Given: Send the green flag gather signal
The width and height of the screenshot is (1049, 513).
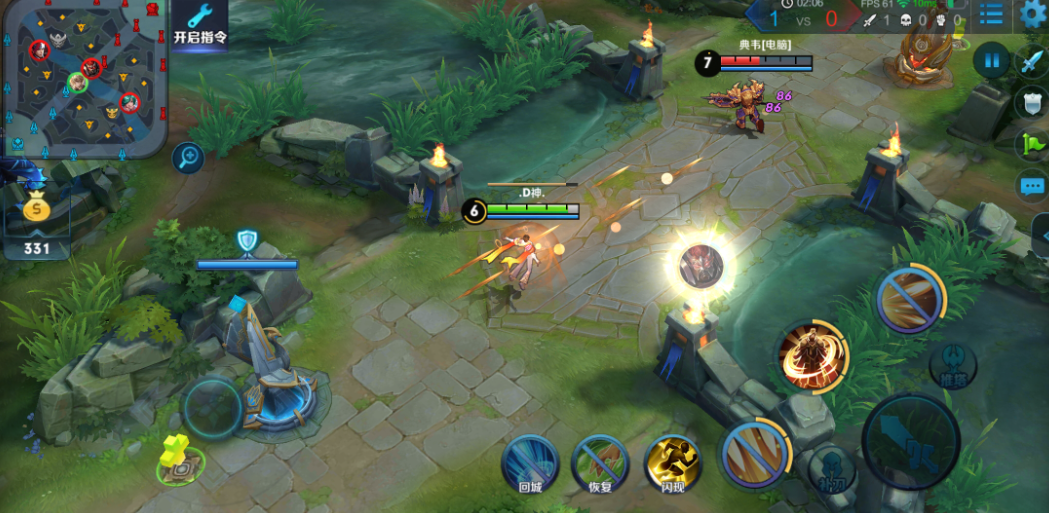Looking at the screenshot, I should click(1031, 145).
